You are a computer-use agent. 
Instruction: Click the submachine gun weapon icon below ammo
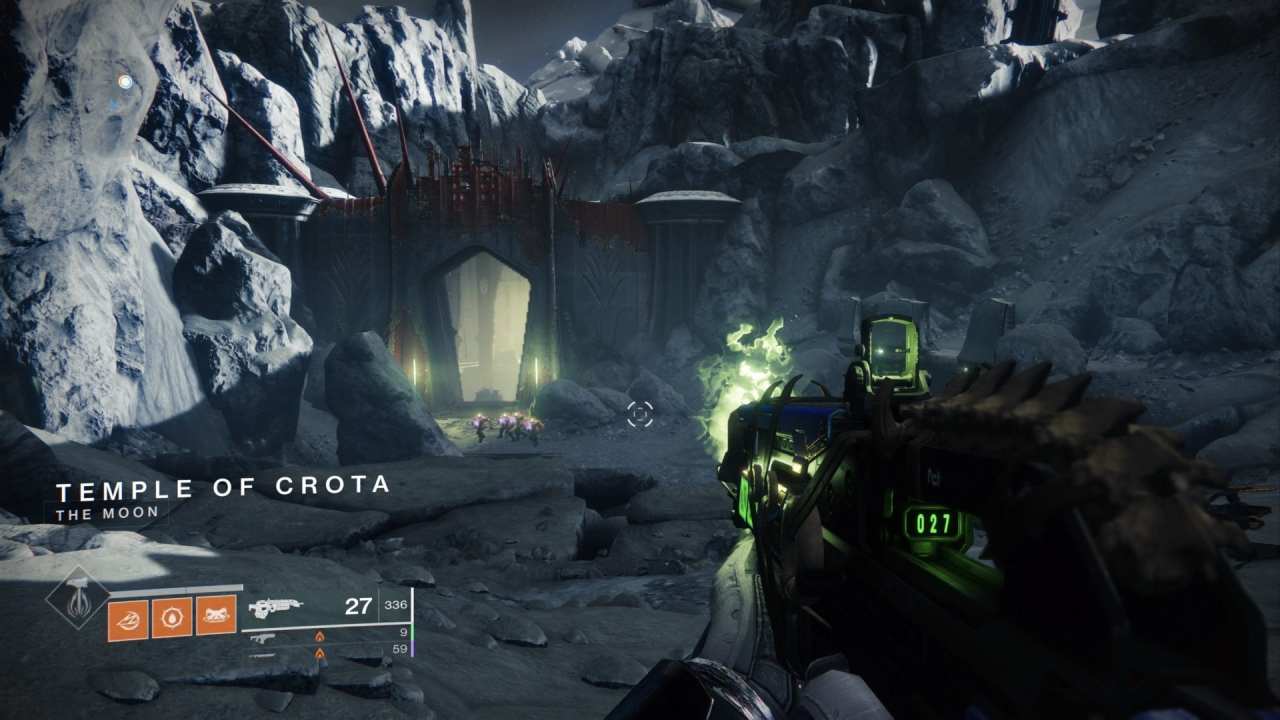click(x=262, y=638)
